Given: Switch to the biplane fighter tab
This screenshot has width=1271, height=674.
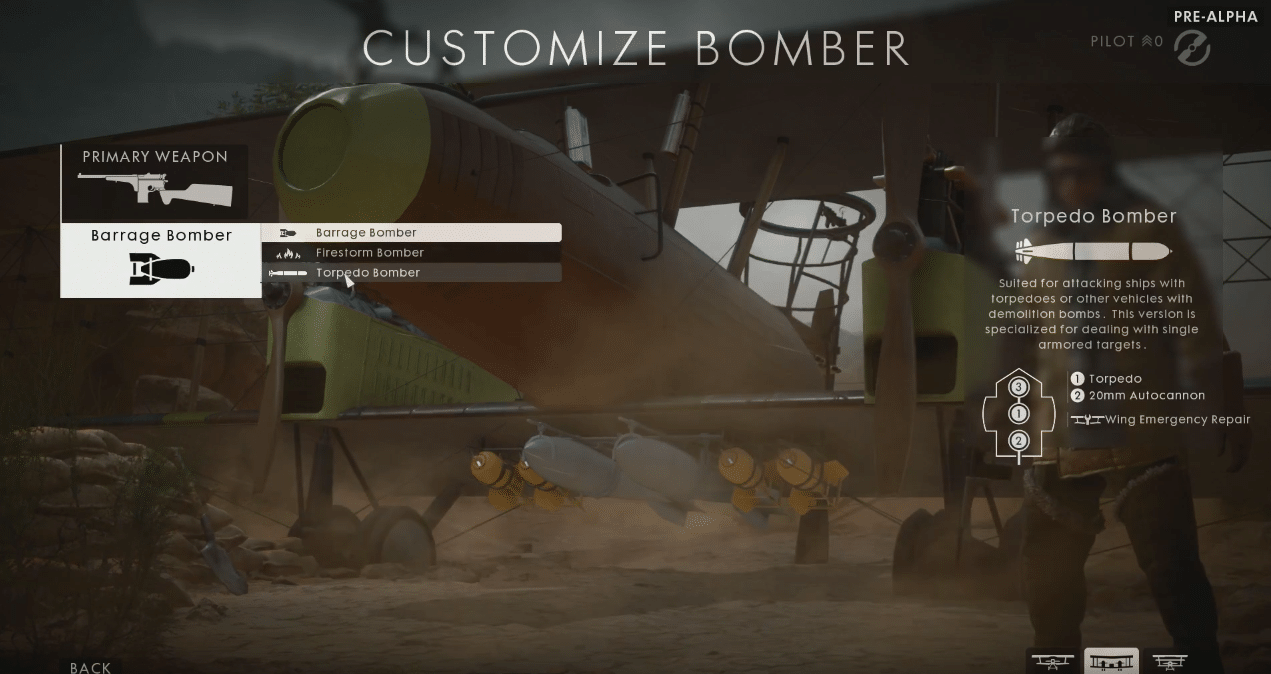Looking at the screenshot, I should point(1052,661).
